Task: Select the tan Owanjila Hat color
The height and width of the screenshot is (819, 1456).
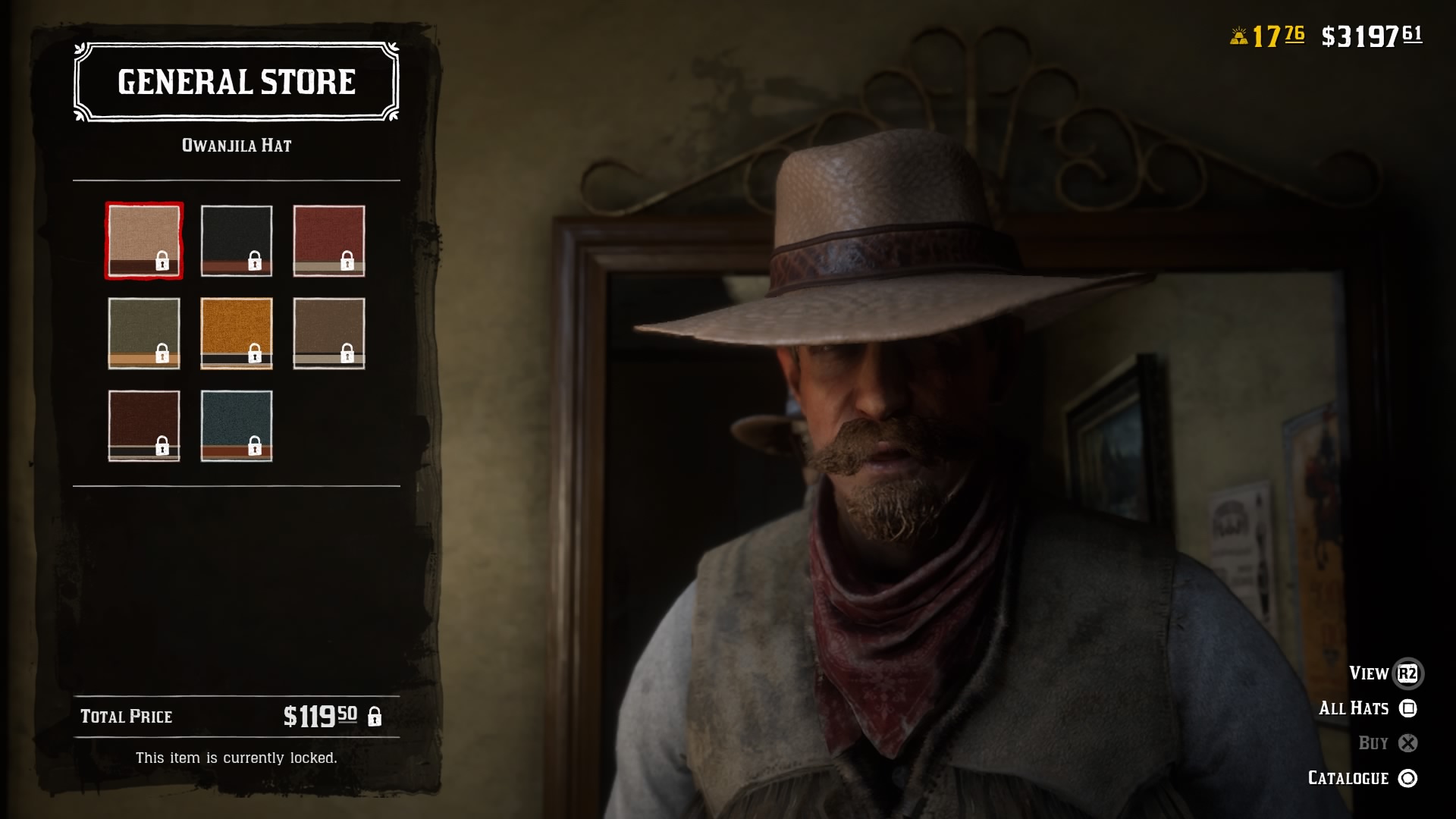Action: point(144,241)
